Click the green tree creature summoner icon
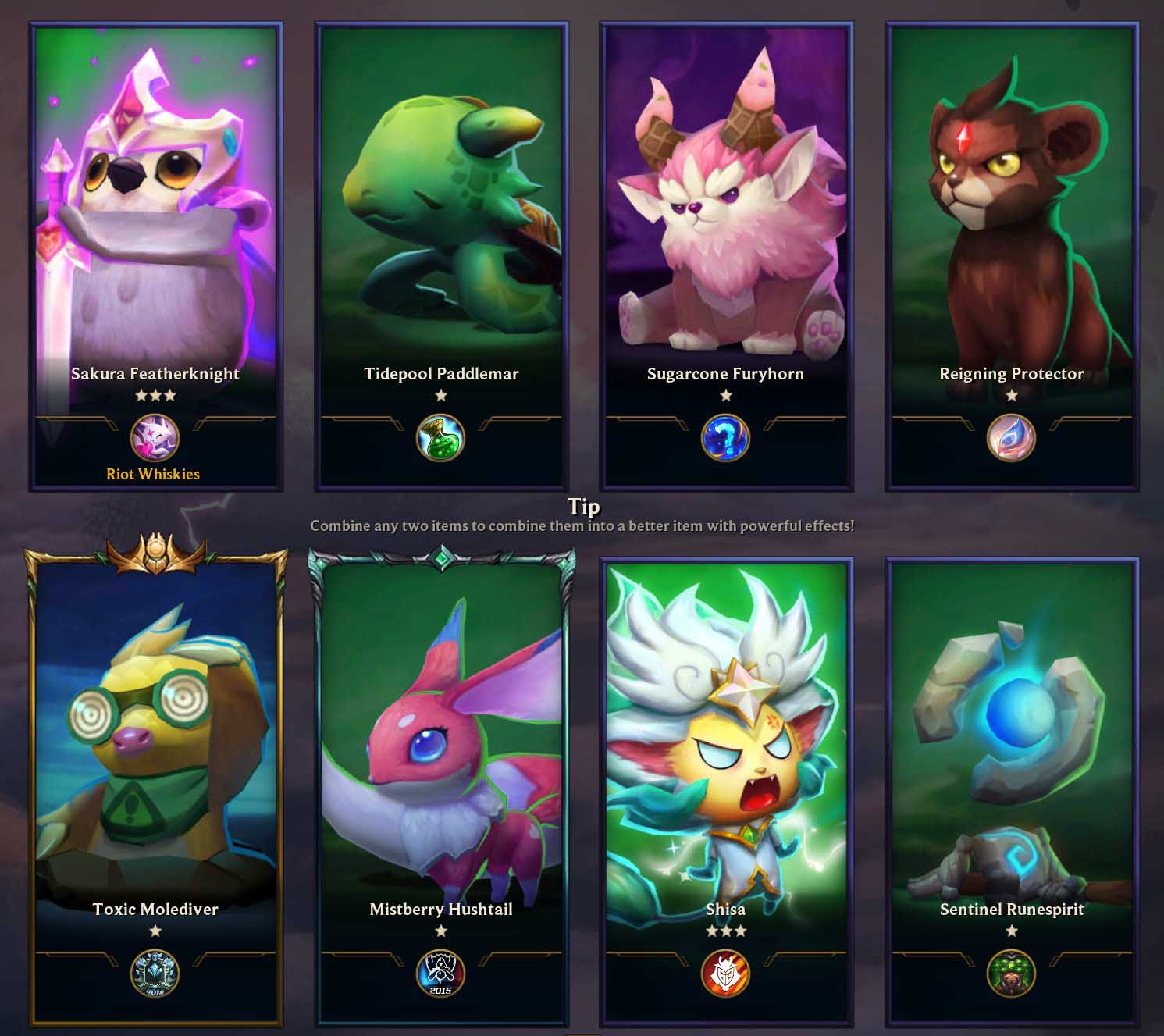Screen dimensions: 1164x1036 pos(1011,974)
